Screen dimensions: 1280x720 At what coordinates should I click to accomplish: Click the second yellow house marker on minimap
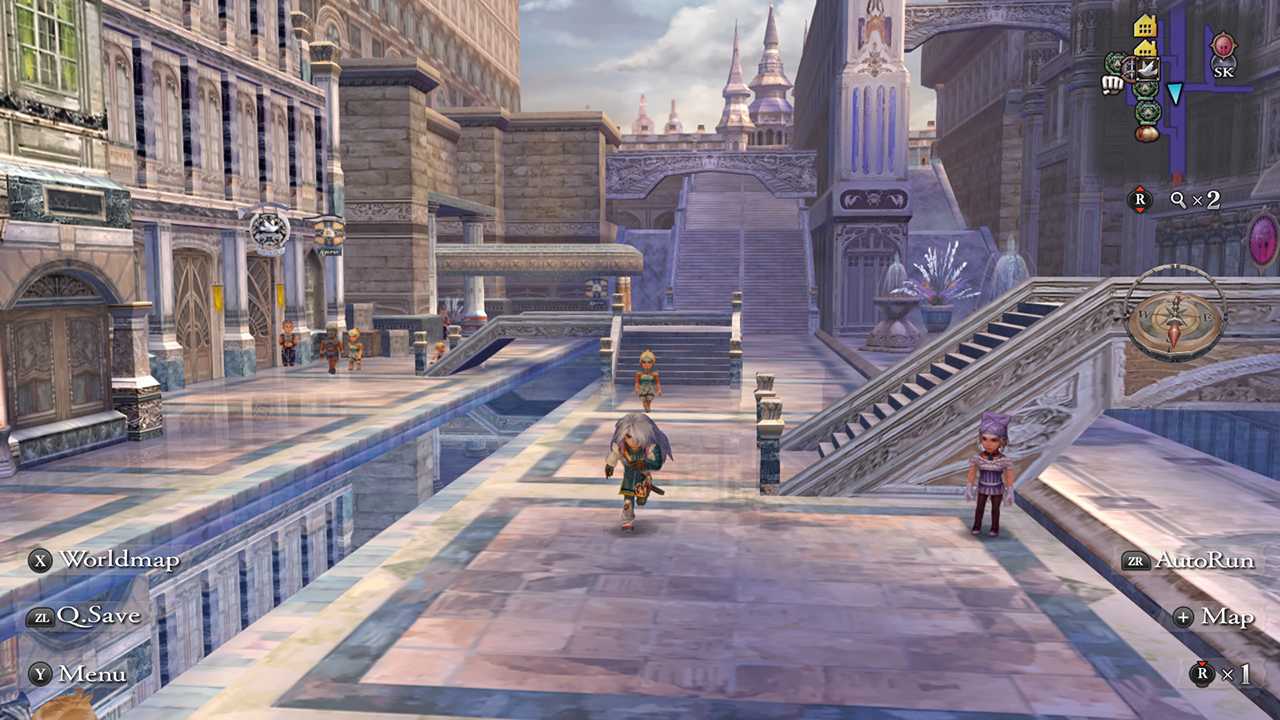(1144, 49)
